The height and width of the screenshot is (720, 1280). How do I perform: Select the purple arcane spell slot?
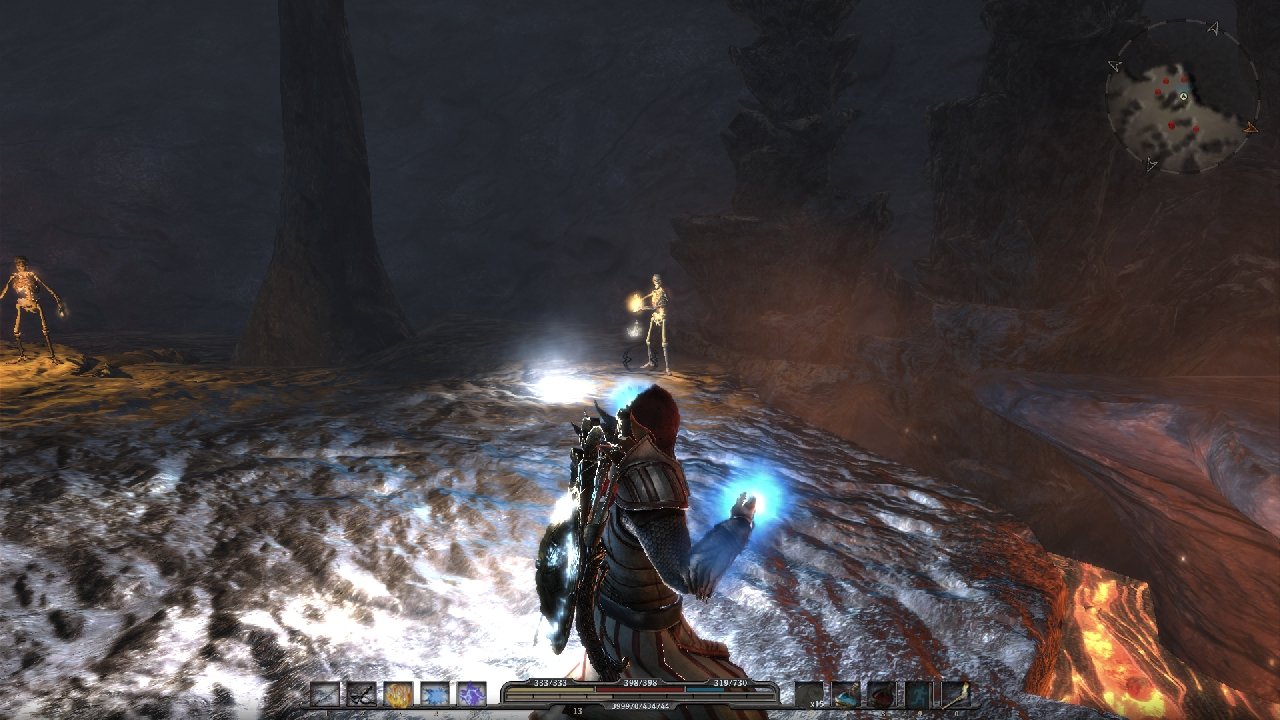coord(471,694)
